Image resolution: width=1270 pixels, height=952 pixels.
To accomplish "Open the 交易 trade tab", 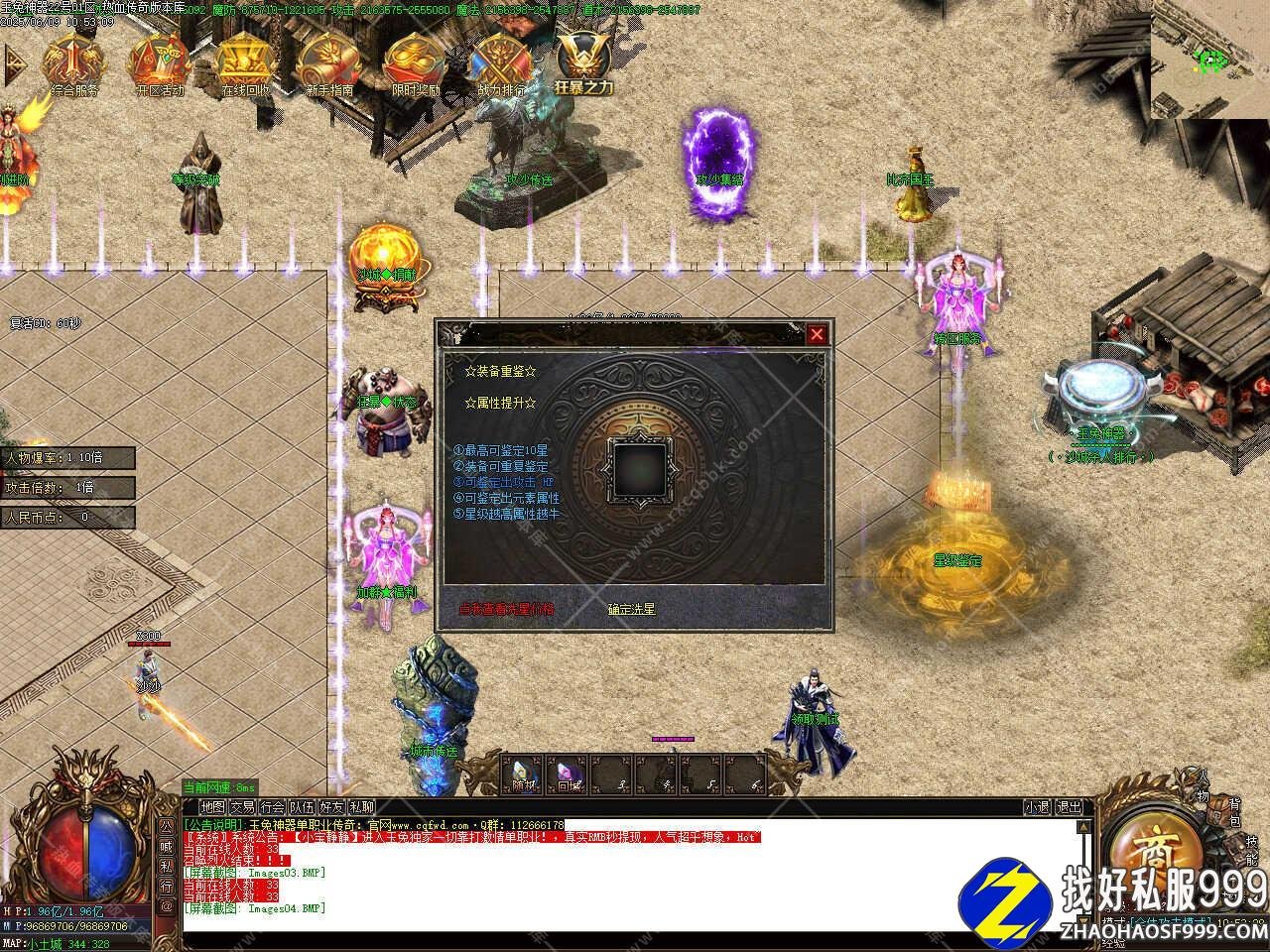I will (x=242, y=807).
